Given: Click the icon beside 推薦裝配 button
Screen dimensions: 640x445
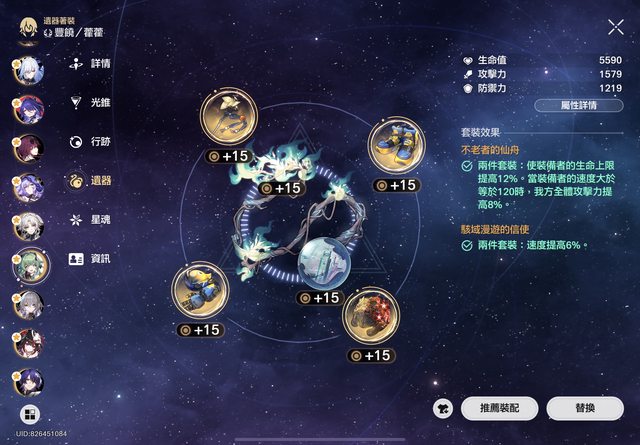Looking at the screenshot, I should (x=445, y=408).
